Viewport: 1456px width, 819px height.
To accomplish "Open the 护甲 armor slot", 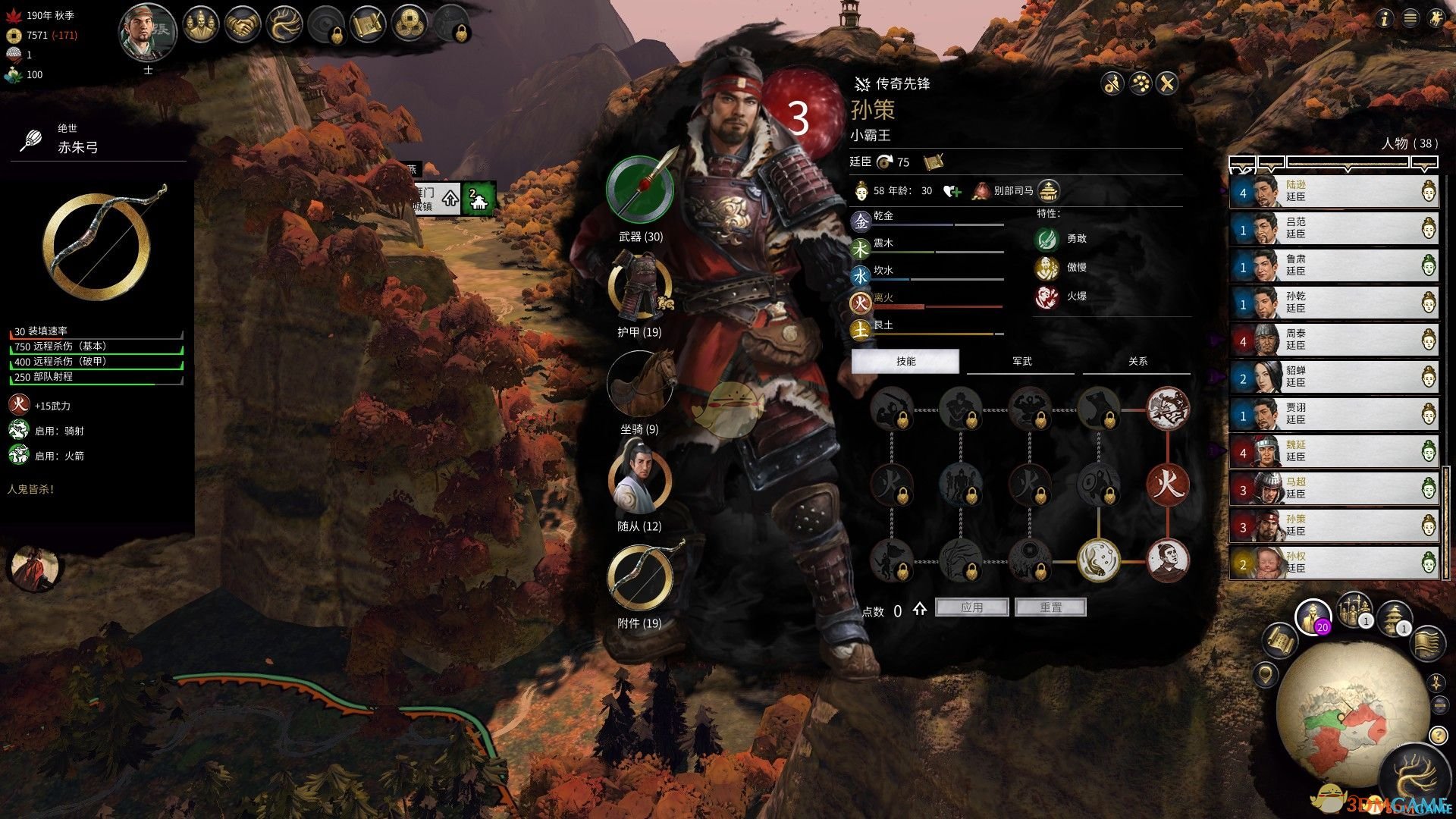I will [639, 288].
